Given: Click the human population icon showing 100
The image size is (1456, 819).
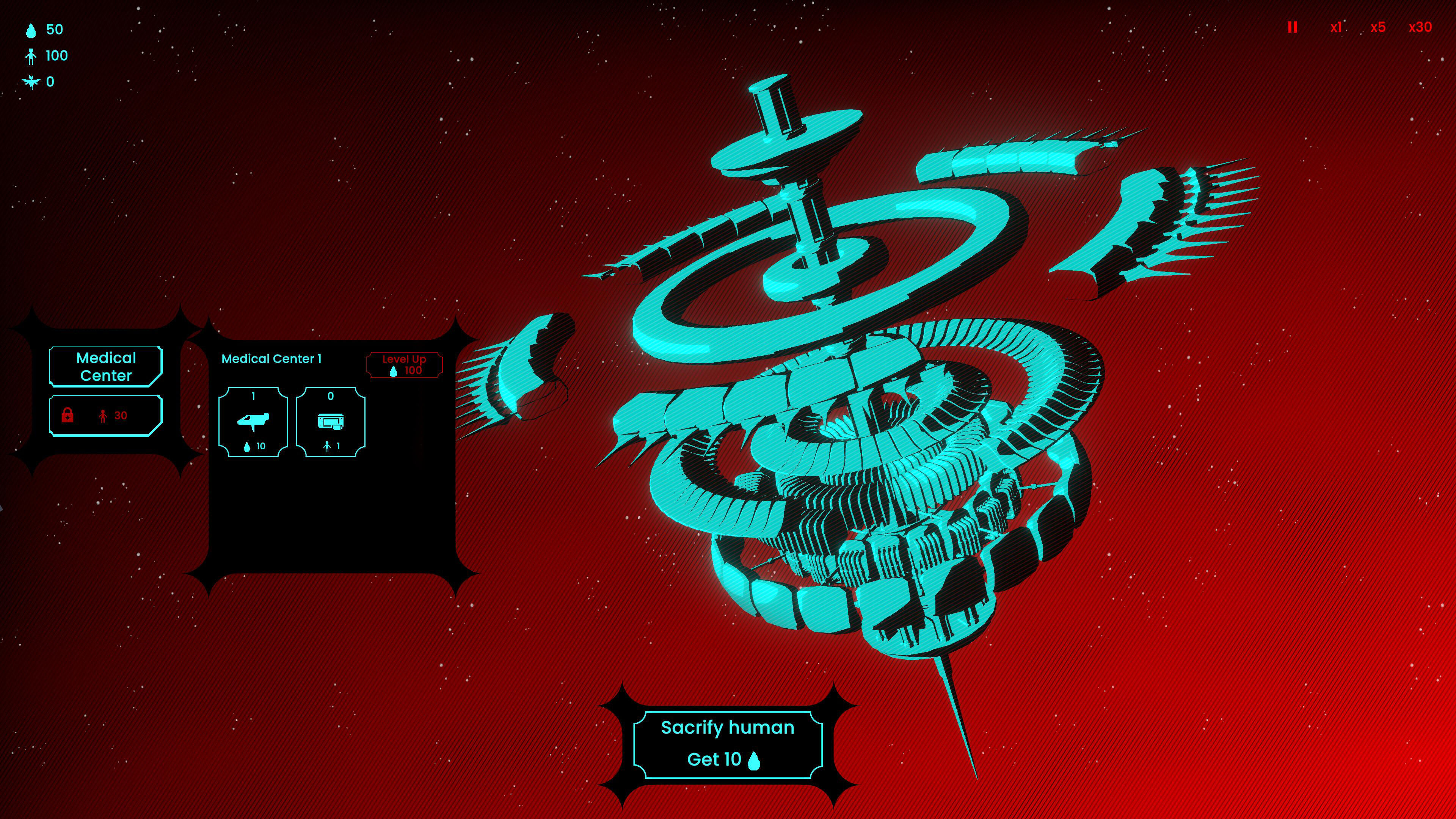Looking at the screenshot, I should [45, 55].
